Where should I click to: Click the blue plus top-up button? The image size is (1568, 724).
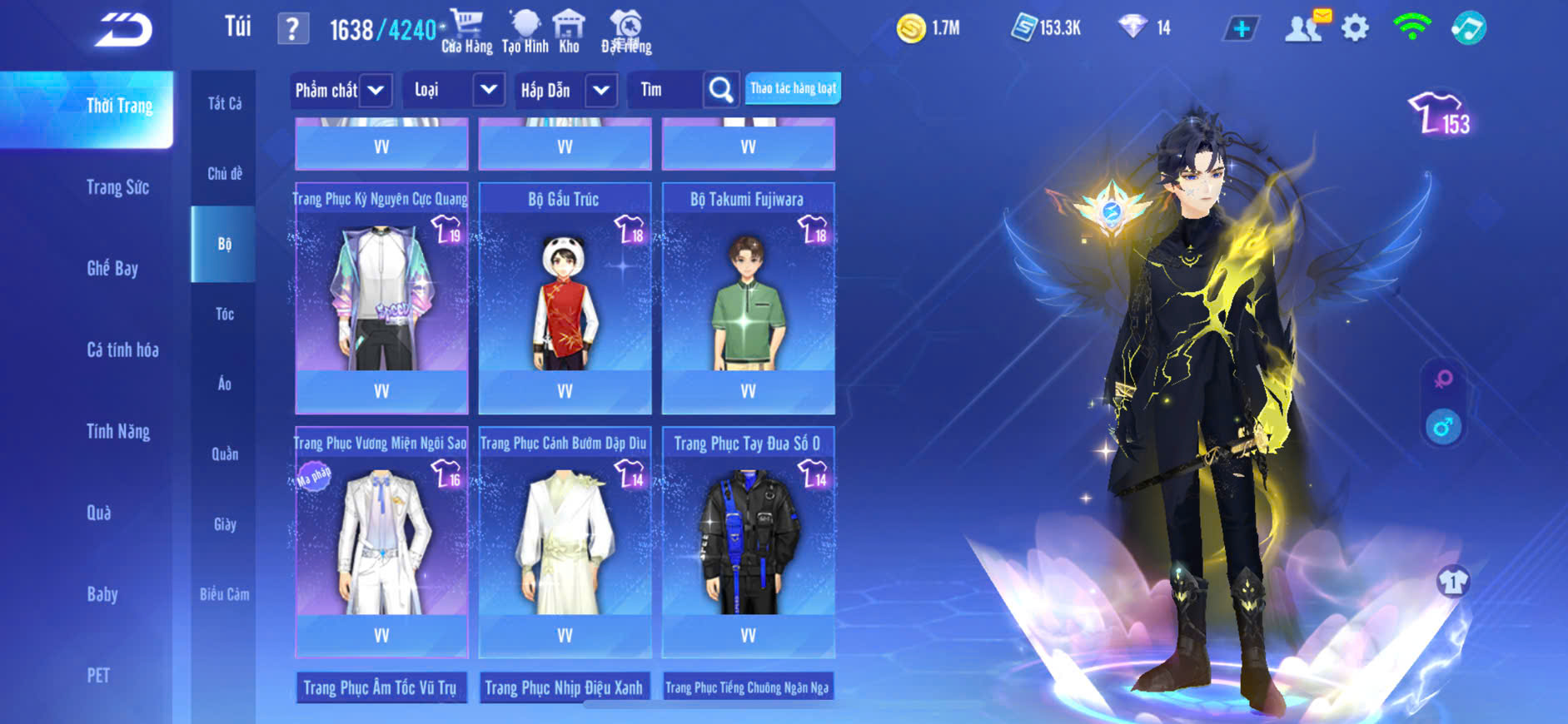(1241, 29)
